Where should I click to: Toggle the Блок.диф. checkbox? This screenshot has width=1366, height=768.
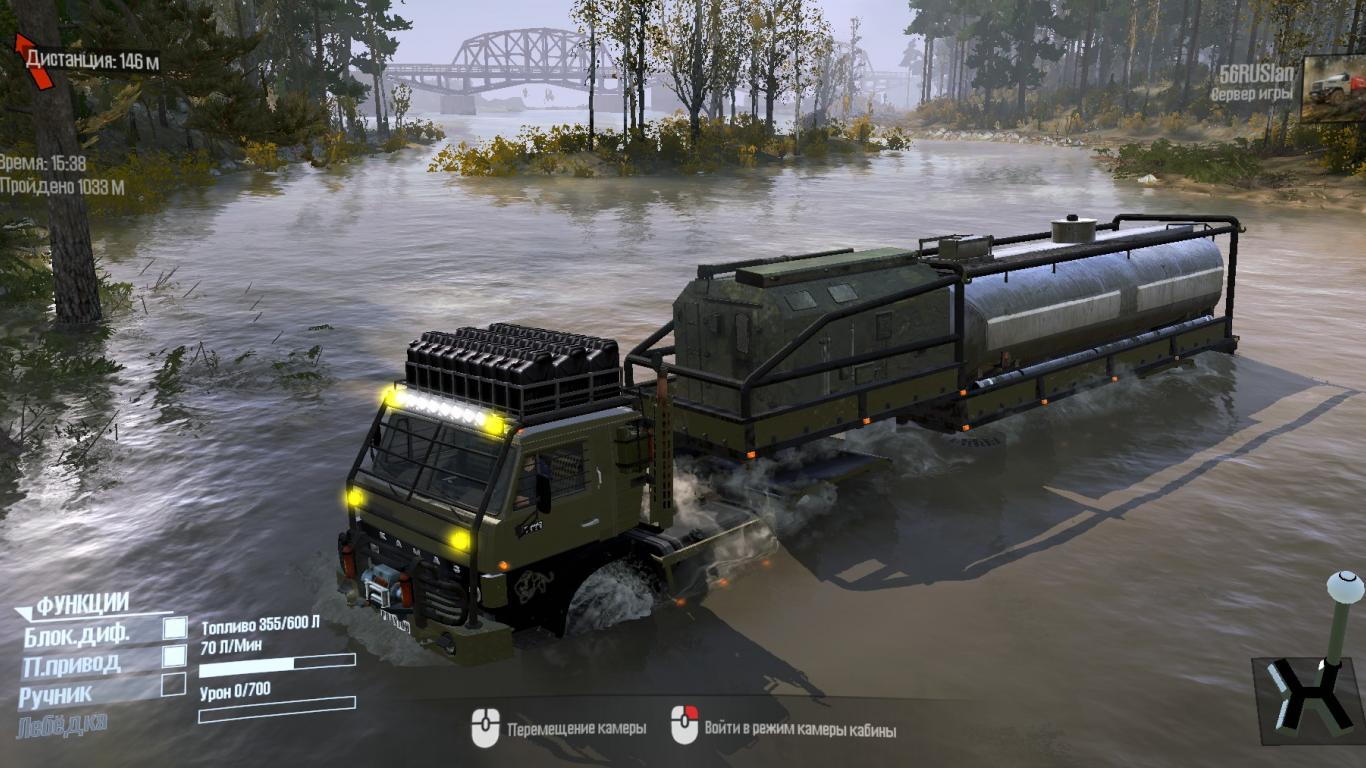(175, 628)
